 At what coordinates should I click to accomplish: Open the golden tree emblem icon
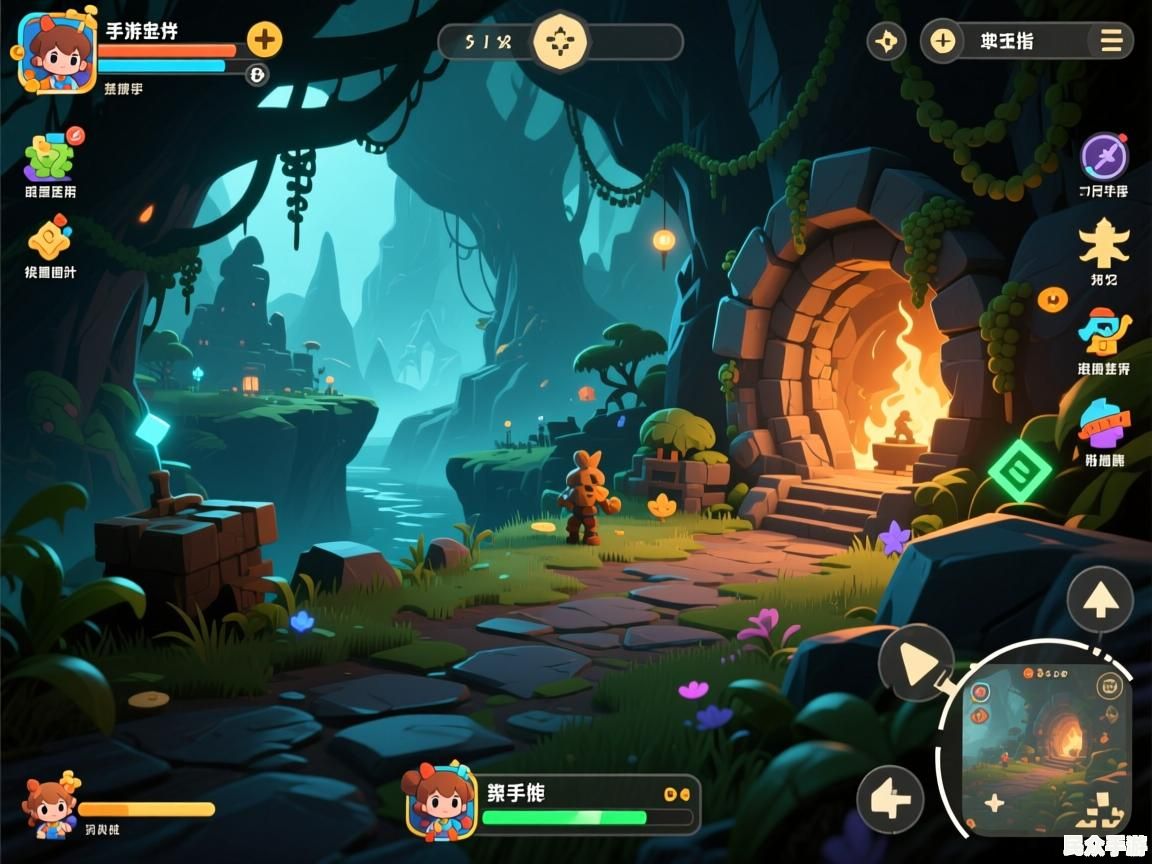tap(1104, 243)
